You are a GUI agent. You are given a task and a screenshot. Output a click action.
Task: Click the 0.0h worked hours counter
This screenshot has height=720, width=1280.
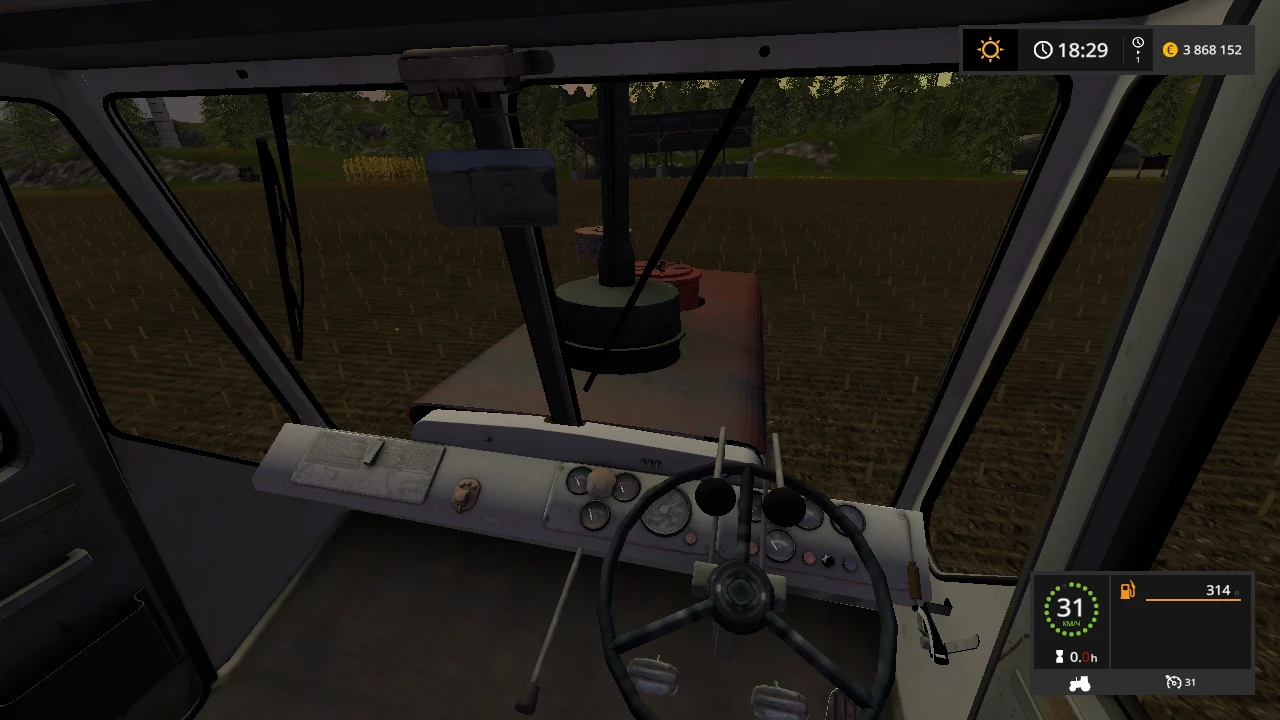click(x=1082, y=657)
